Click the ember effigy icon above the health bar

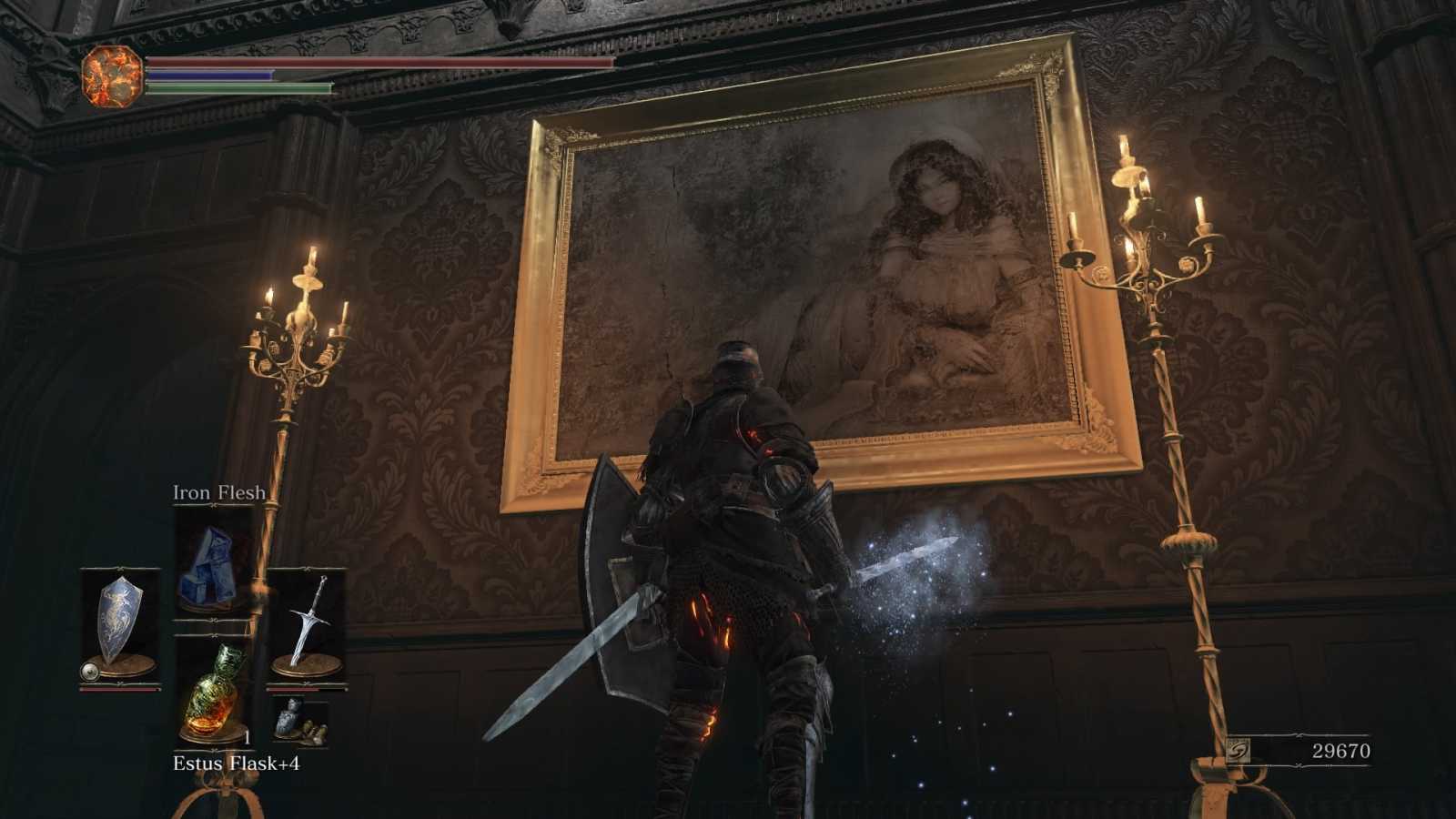coord(111,75)
